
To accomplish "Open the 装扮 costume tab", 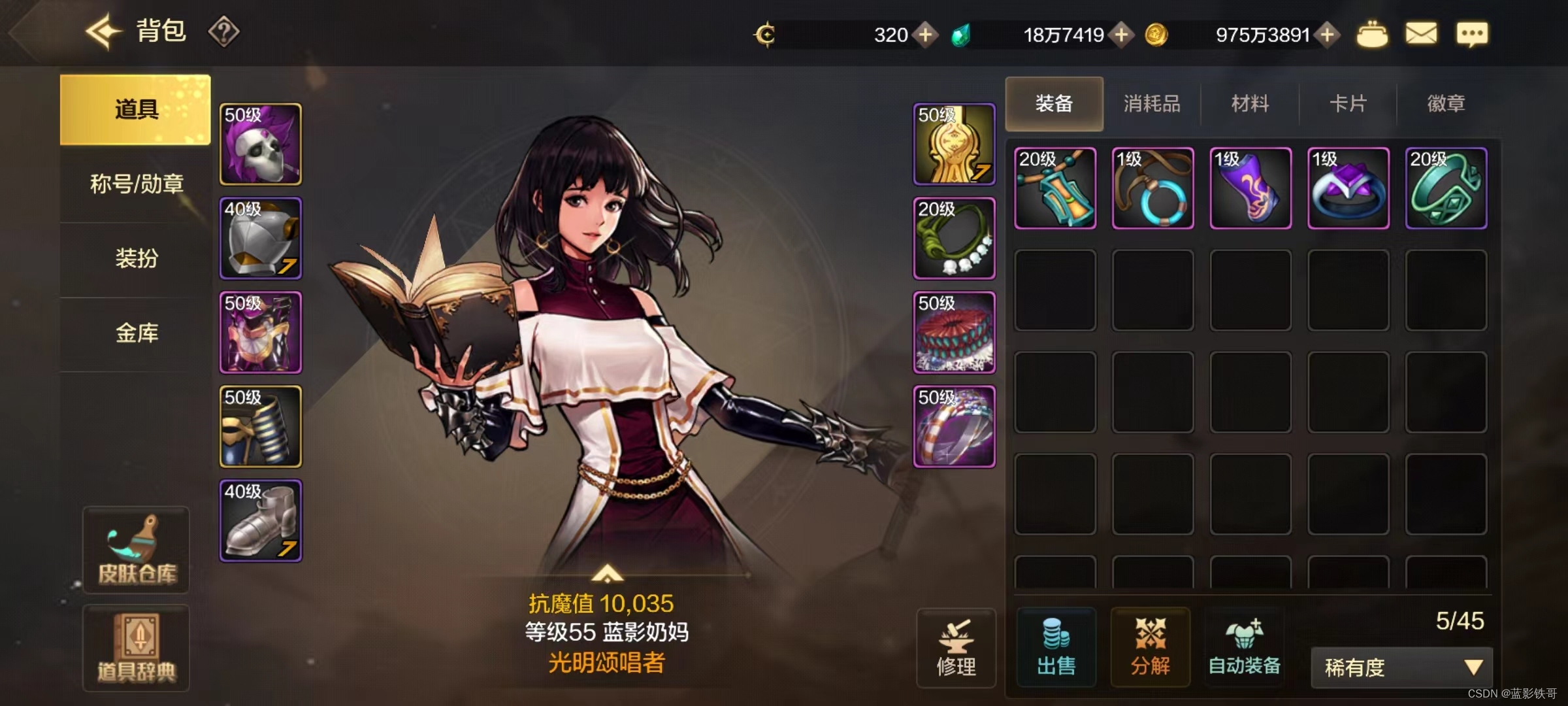I will pos(136,258).
